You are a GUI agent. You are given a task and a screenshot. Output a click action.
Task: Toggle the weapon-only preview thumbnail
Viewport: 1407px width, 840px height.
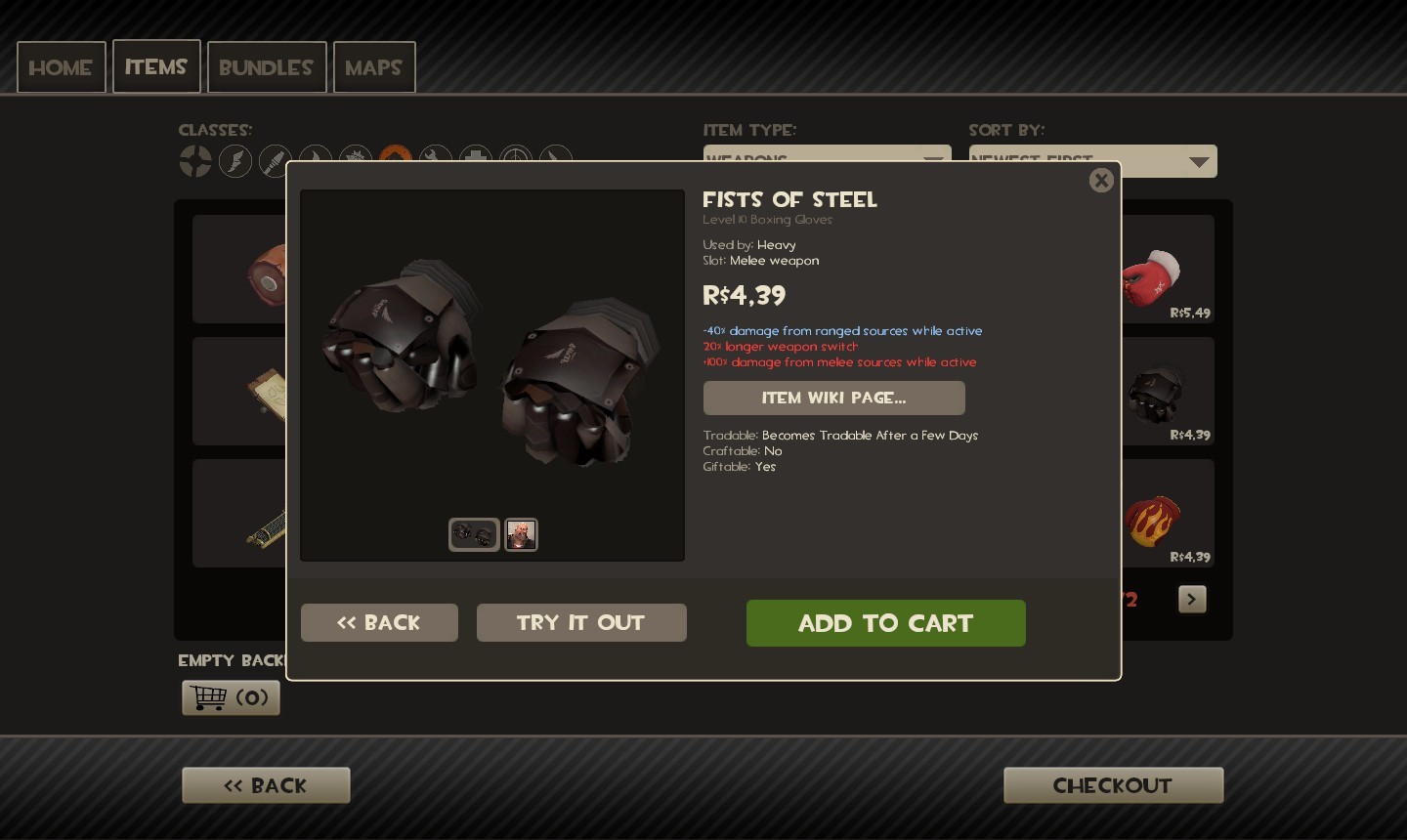click(474, 534)
